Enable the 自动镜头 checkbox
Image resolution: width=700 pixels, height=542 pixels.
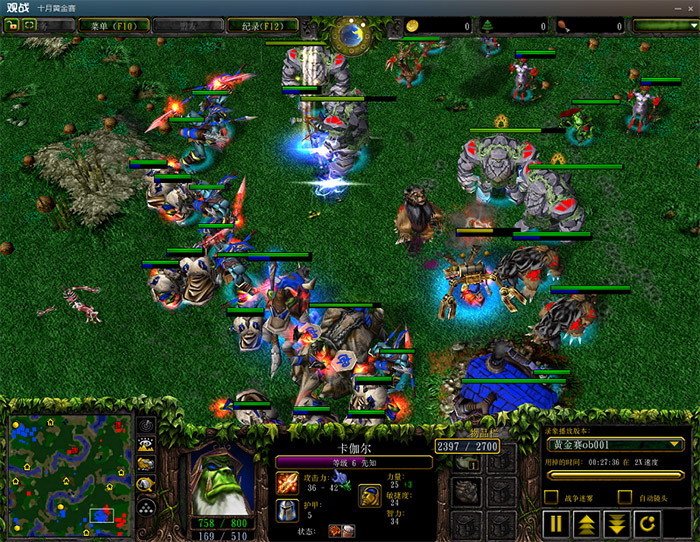[625, 496]
